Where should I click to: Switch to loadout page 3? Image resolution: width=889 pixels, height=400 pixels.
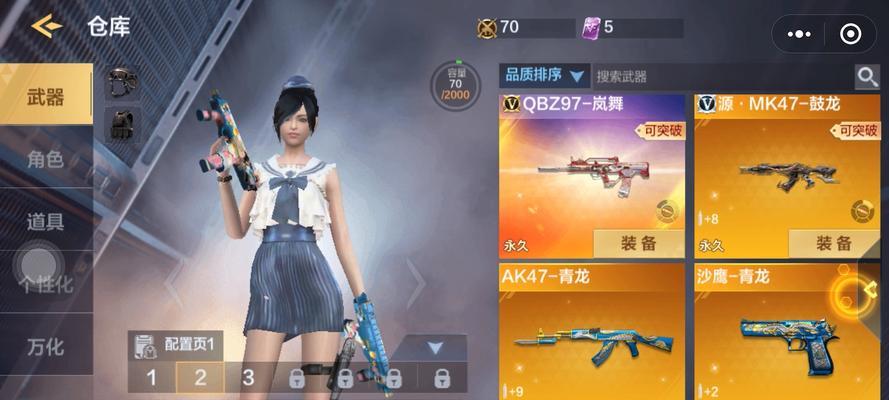coord(248,377)
